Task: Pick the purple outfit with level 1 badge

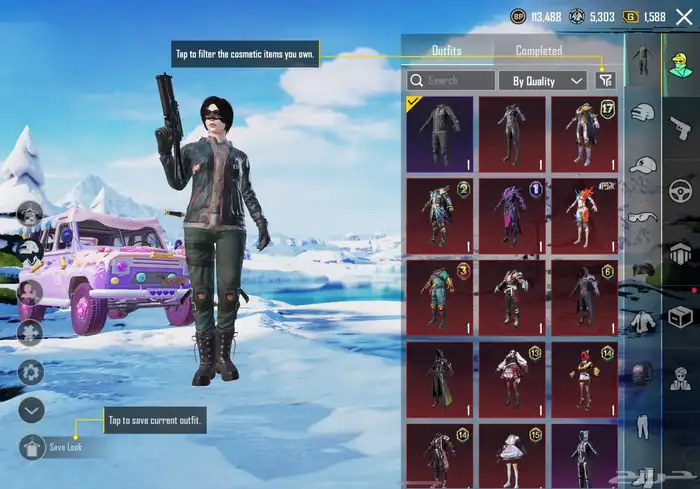Action: [512, 212]
